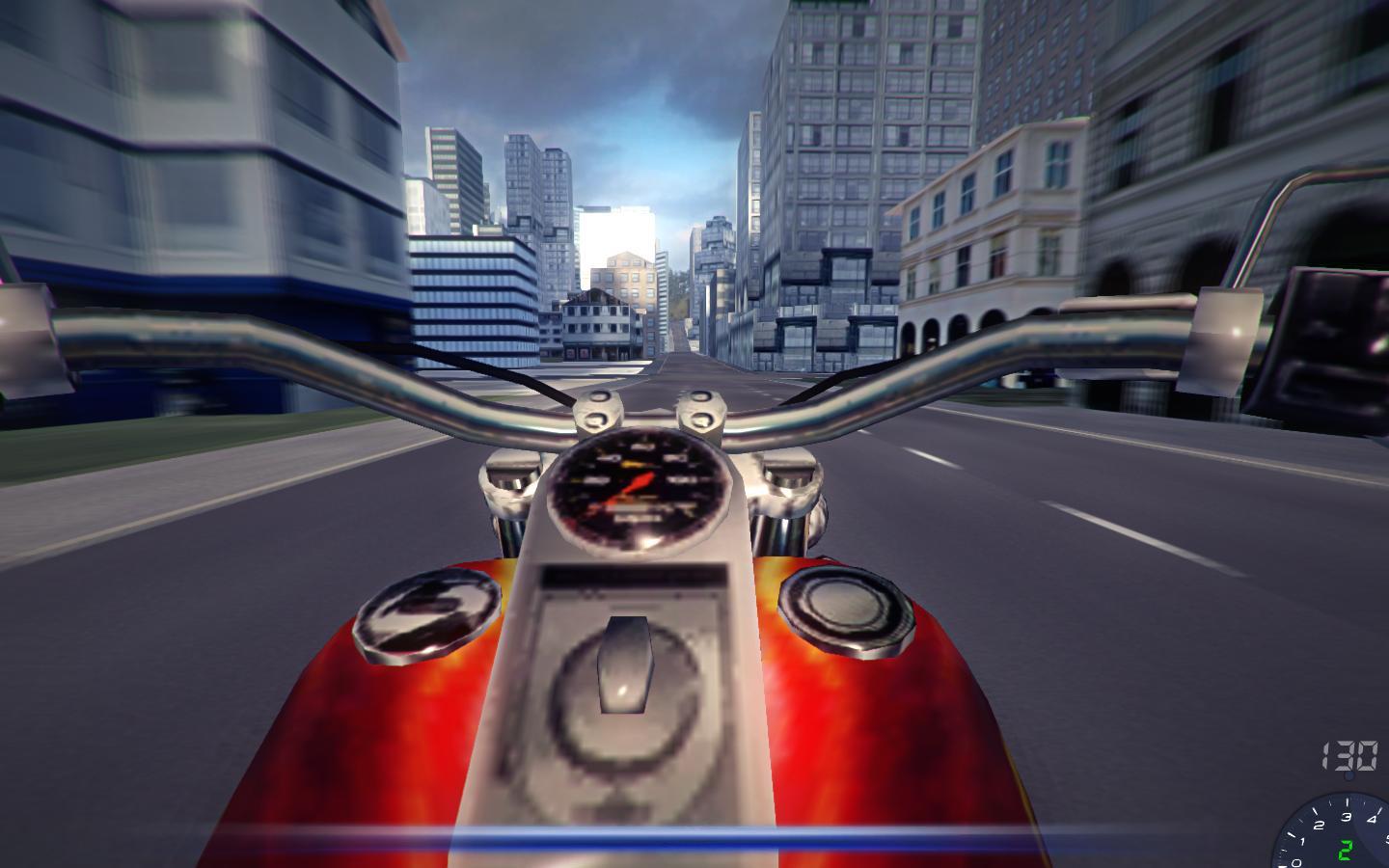Click the number 0 marking on the tachometer
Image resolution: width=1389 pixels, height=868 pixels.
1297,862
